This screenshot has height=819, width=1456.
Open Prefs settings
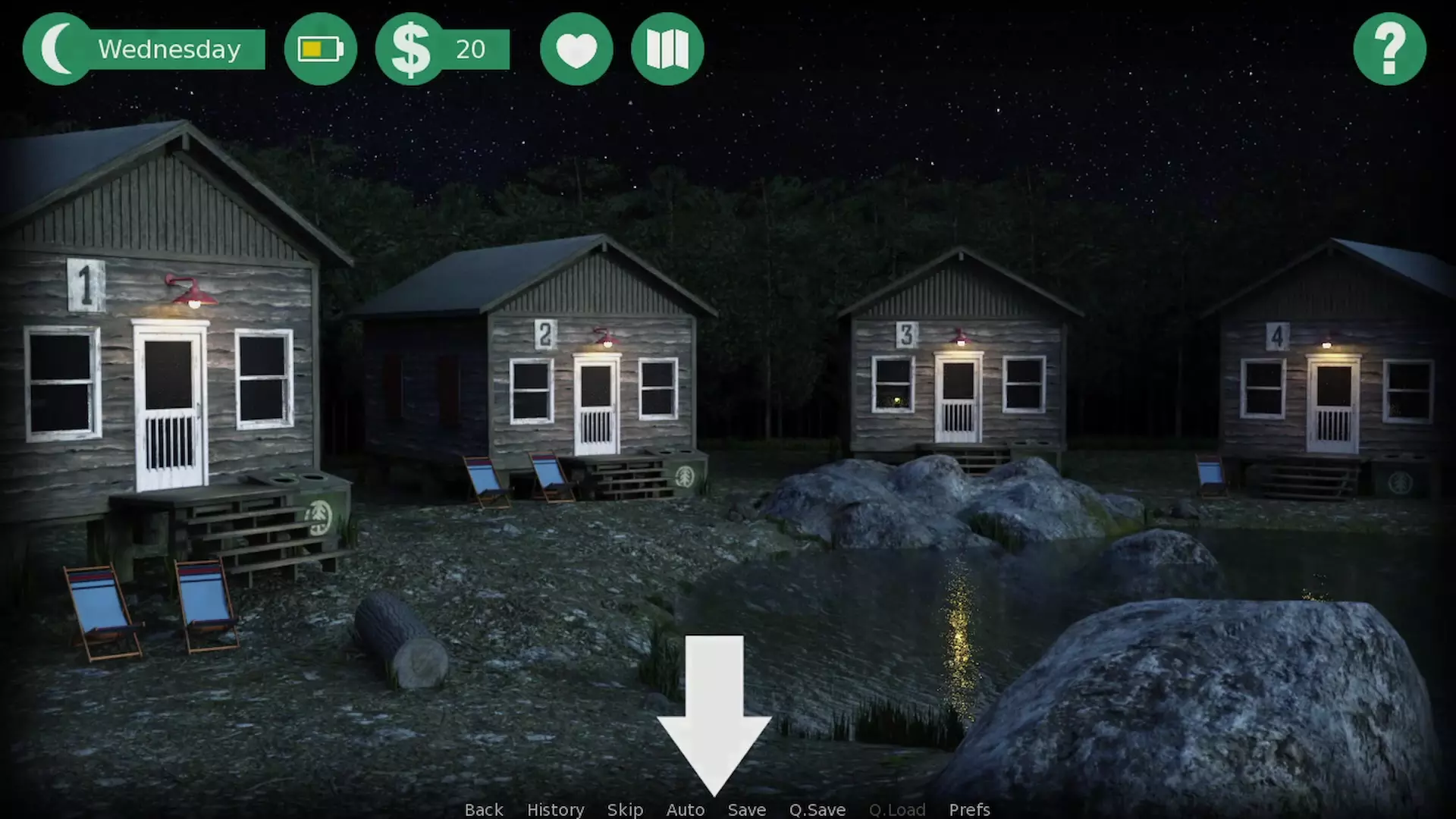969,809
